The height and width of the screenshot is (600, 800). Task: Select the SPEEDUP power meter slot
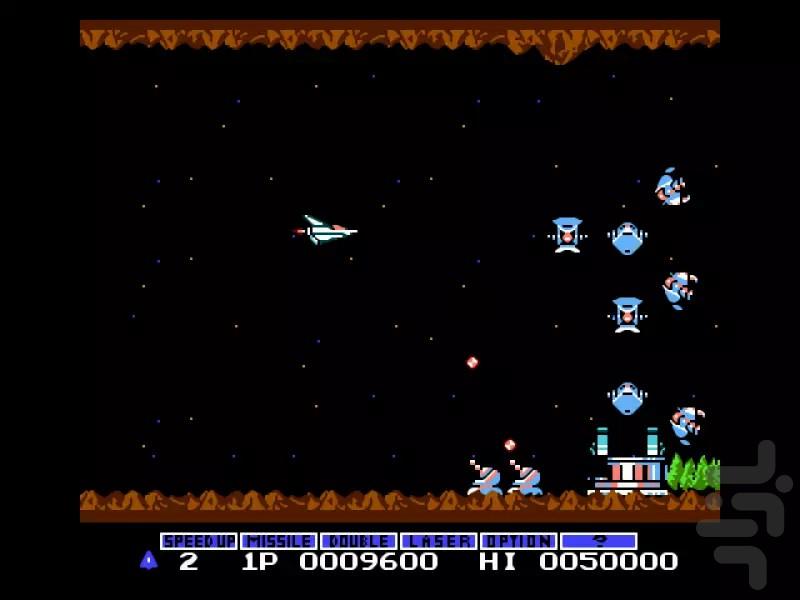199,541
